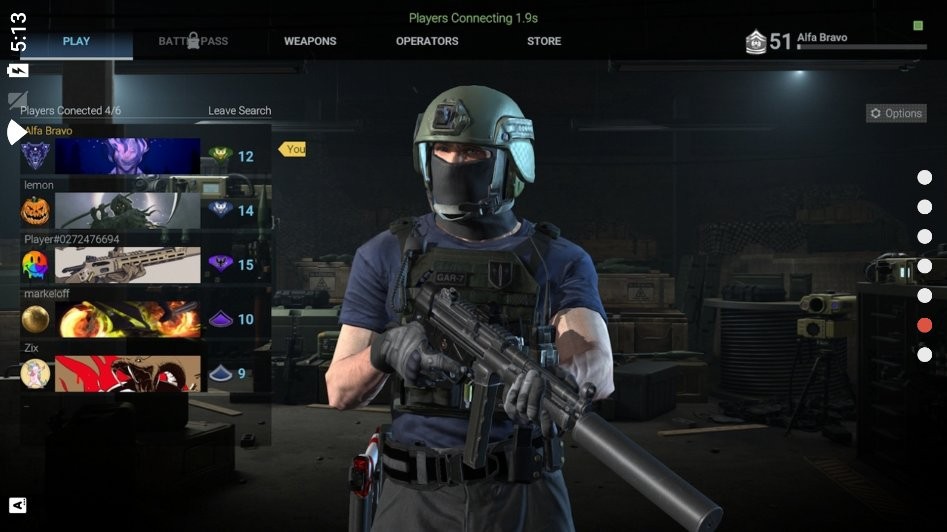Switch to the PLAY tab
This screenshot has width=947, height=532.
pyautogui.click(x=76, y=41)
